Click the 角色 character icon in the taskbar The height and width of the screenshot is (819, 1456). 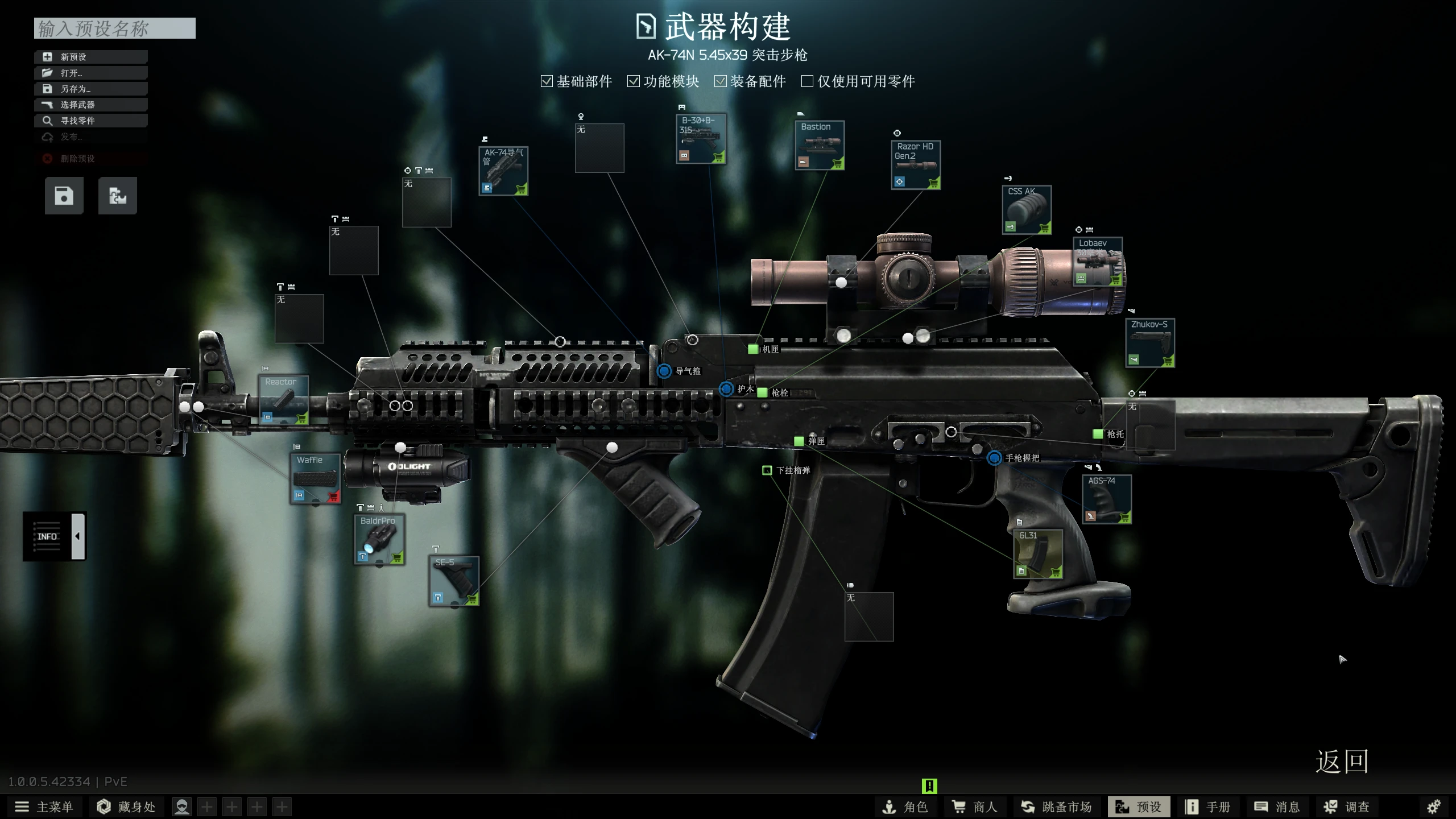[x=908, y=806]
